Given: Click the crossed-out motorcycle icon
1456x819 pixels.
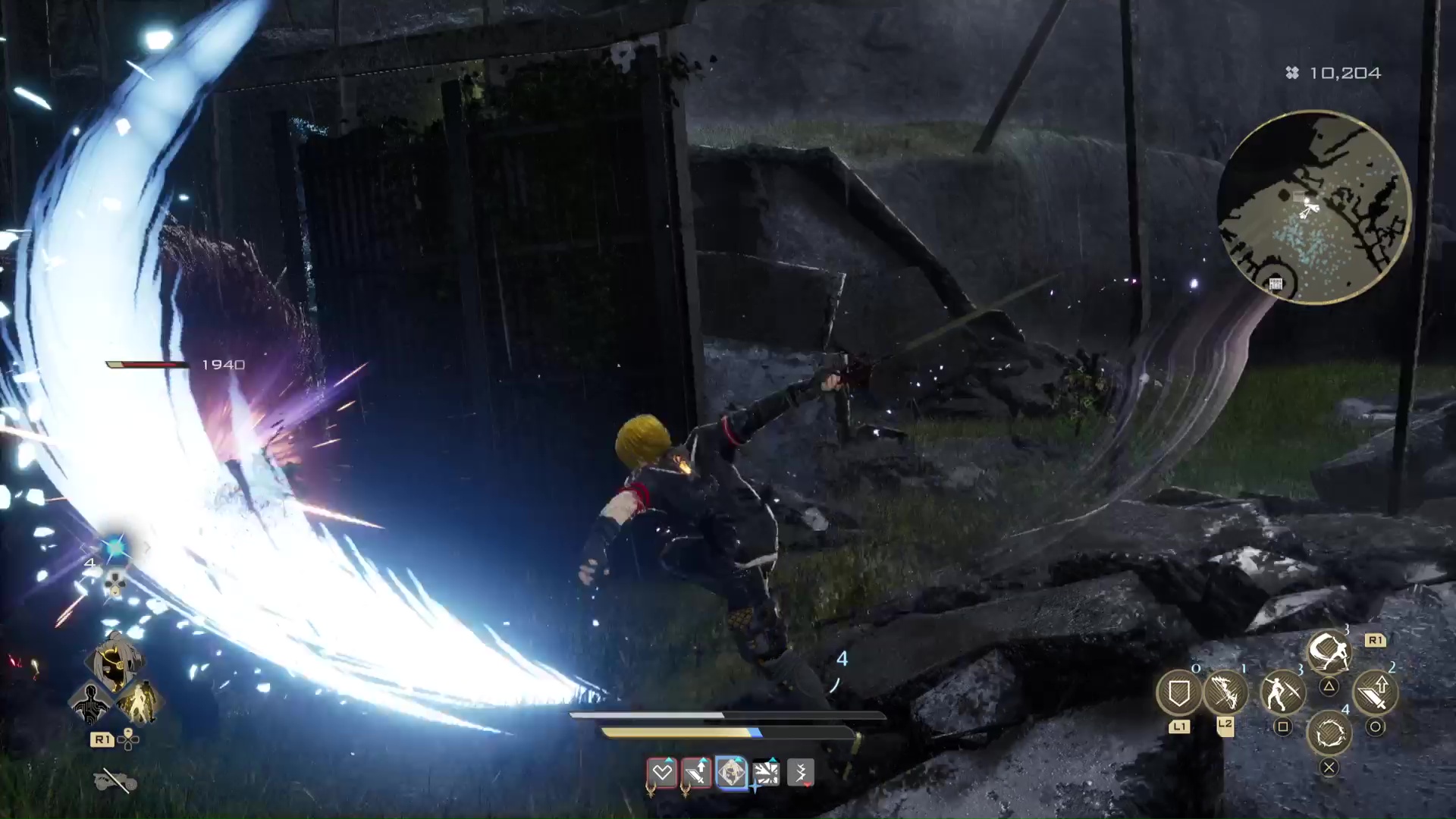Looking at the screenshot, I should [x=115, y=780].
